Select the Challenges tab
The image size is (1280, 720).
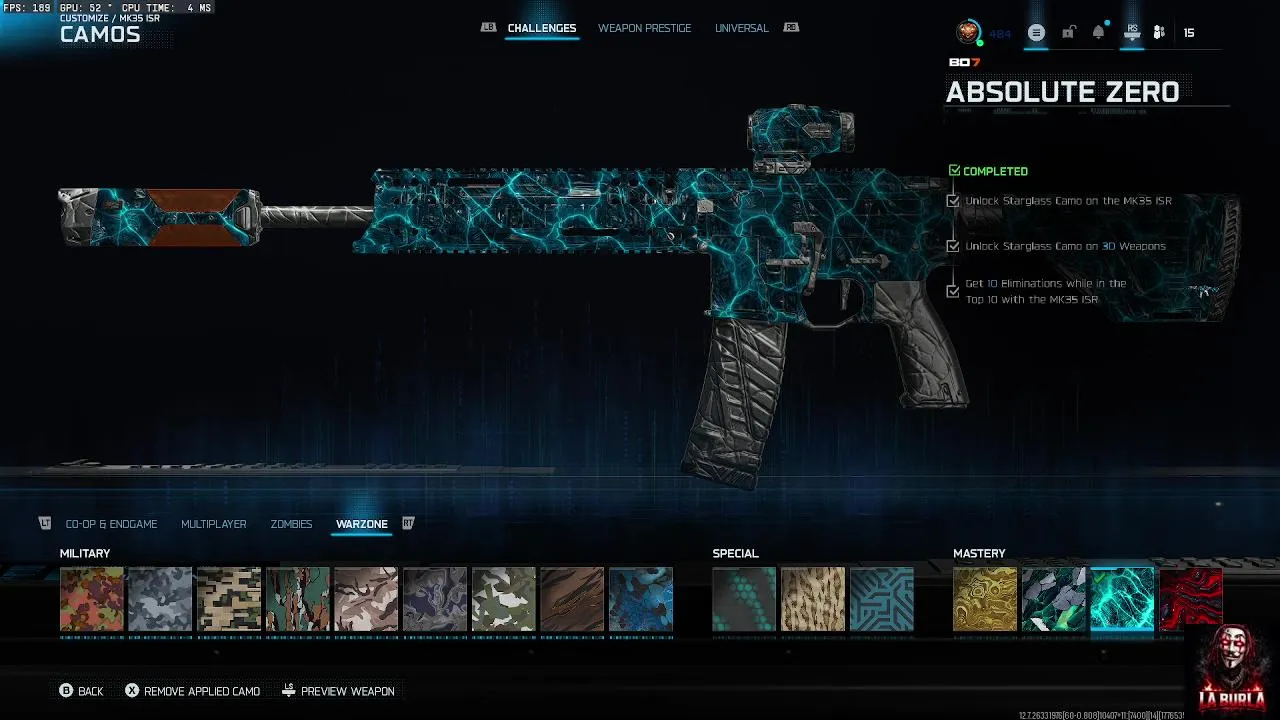click(541, 28)
